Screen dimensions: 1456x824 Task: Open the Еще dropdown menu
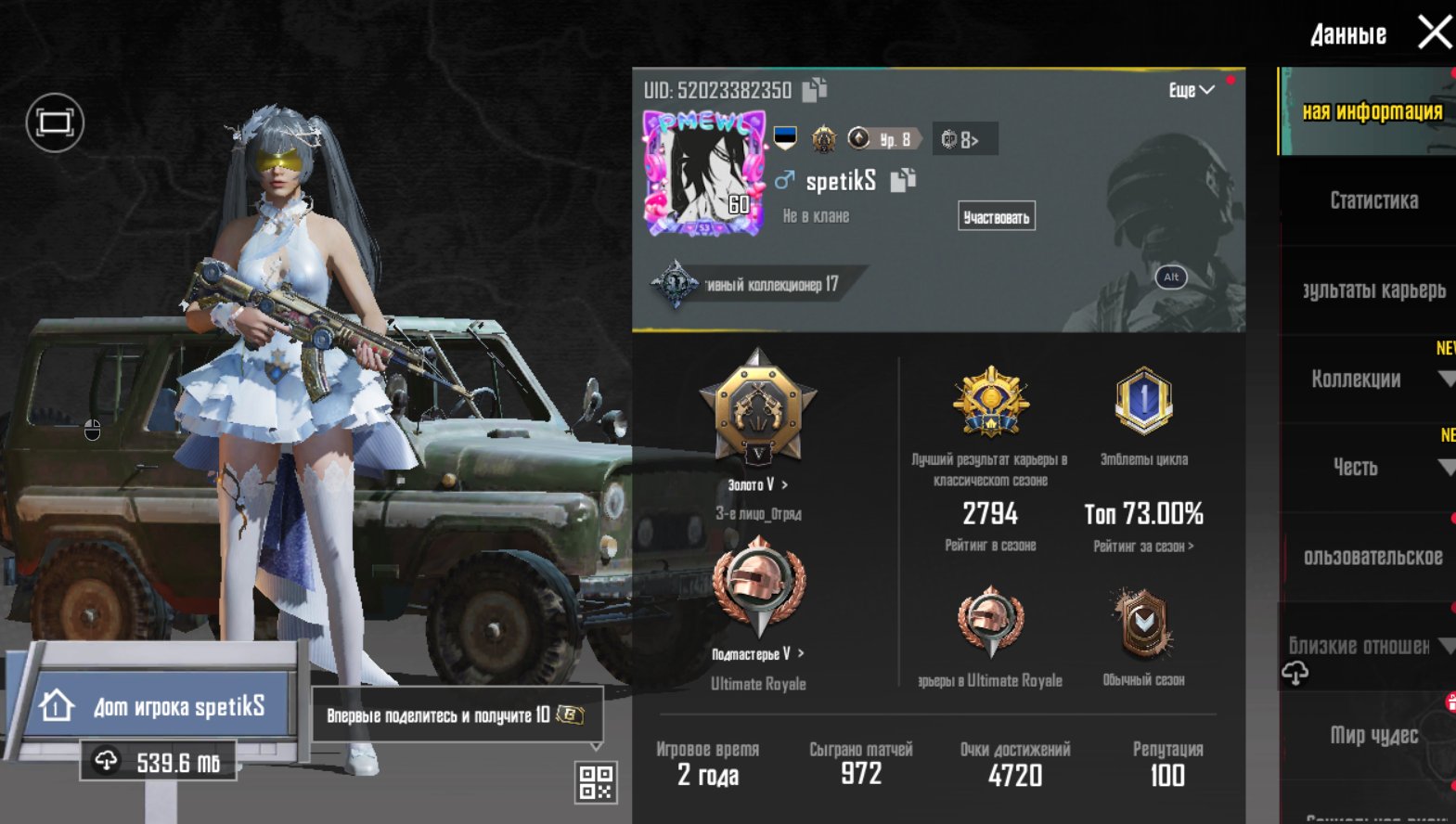point(1191,90)
